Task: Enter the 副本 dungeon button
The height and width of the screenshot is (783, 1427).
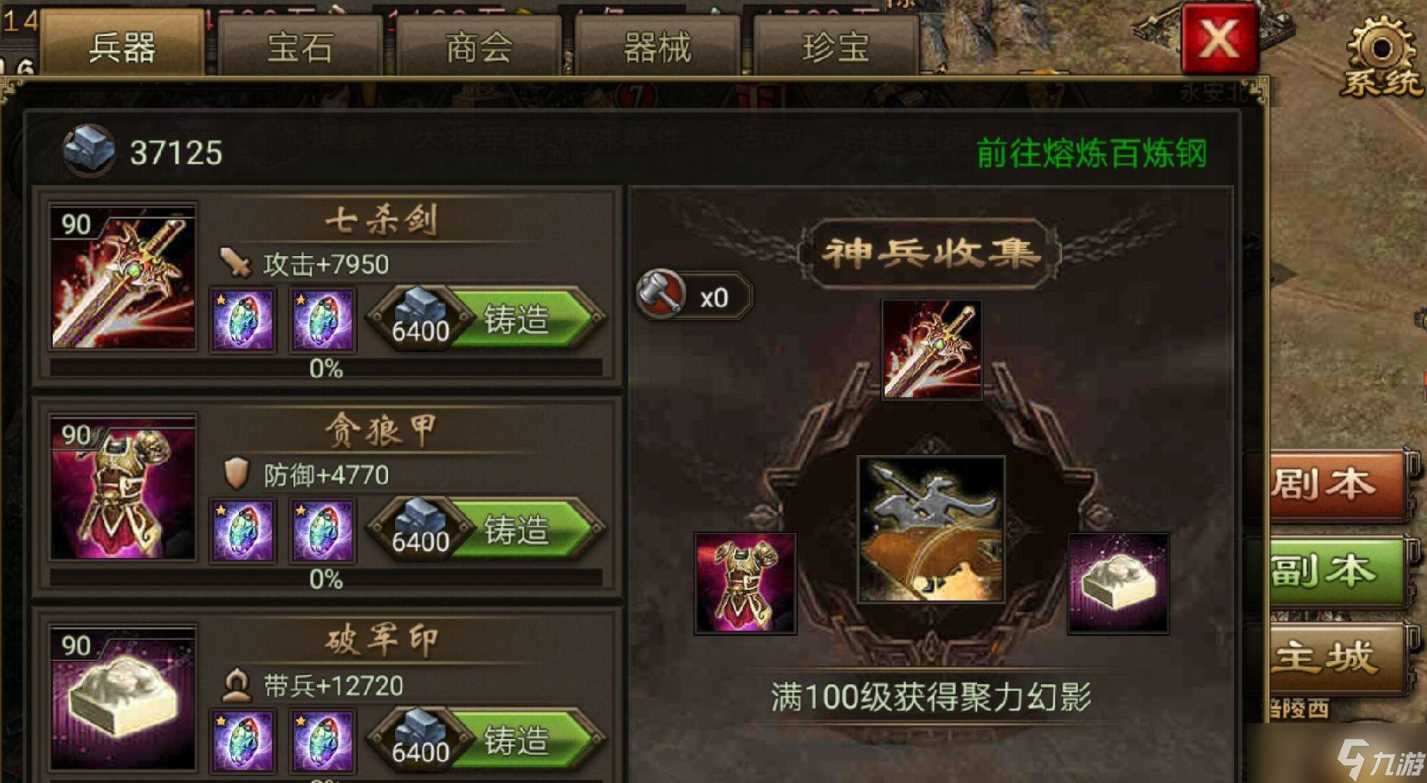Action: point(1338,570)
